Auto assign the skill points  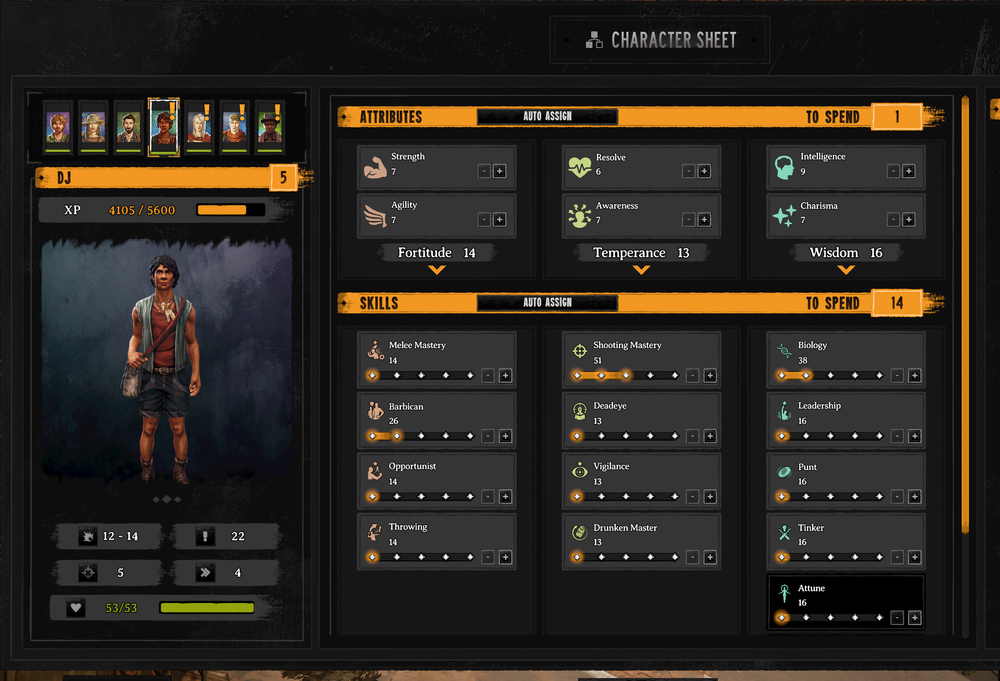point(547,303)
